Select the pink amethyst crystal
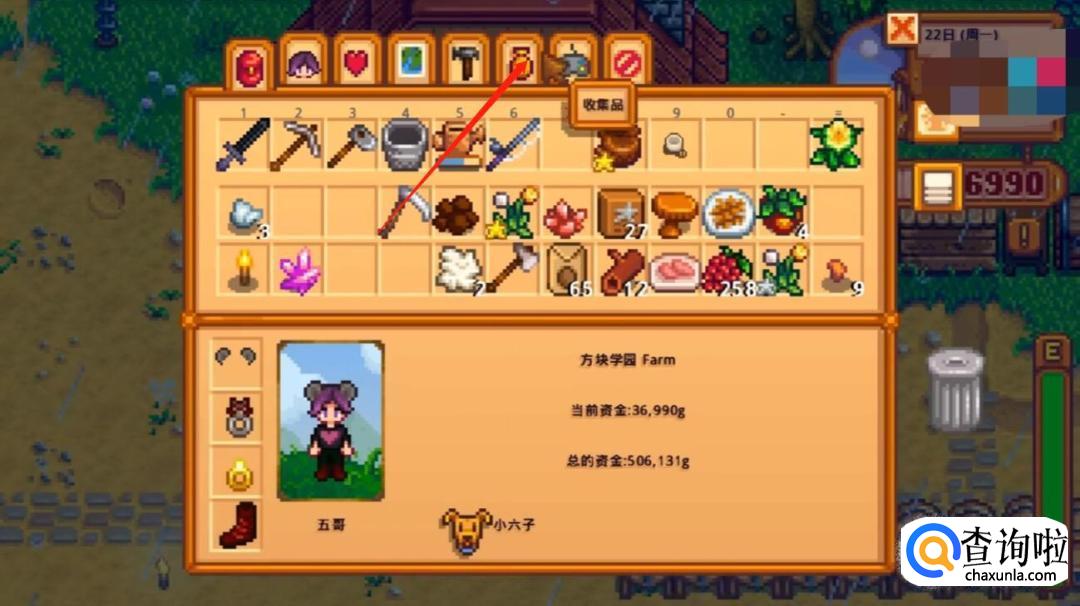 (x=297, y=271)
